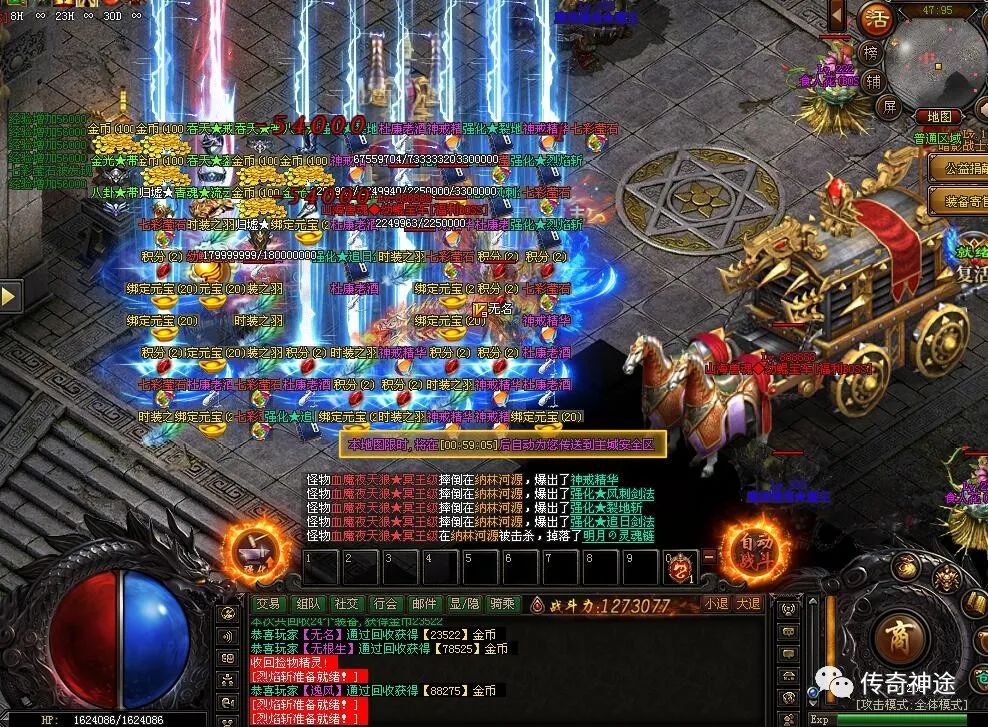988x727 pixels.
Task: Open the 辅 assist round button
Action: click(874, 81)
